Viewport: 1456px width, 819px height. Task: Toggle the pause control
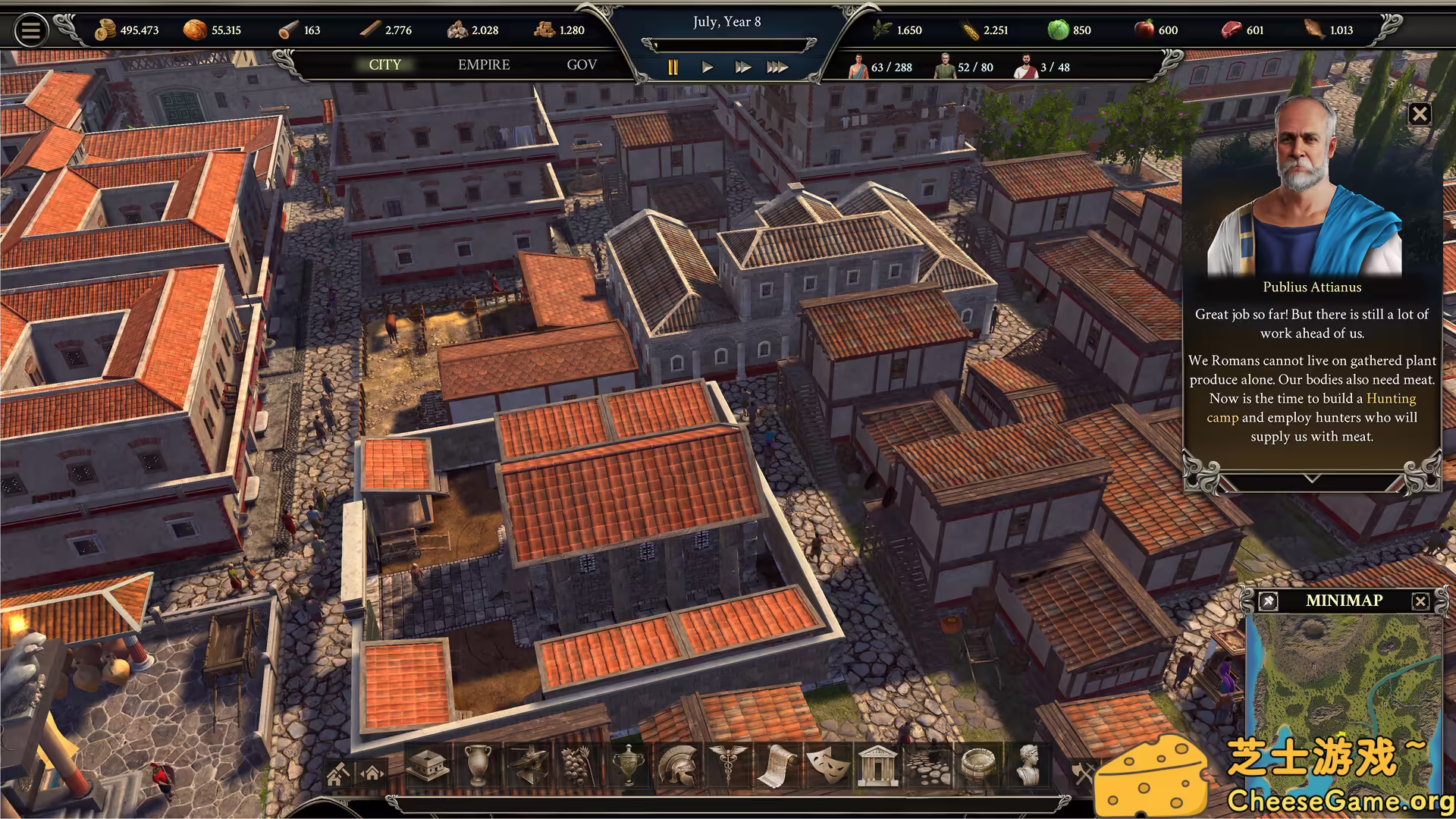point(672,67)
